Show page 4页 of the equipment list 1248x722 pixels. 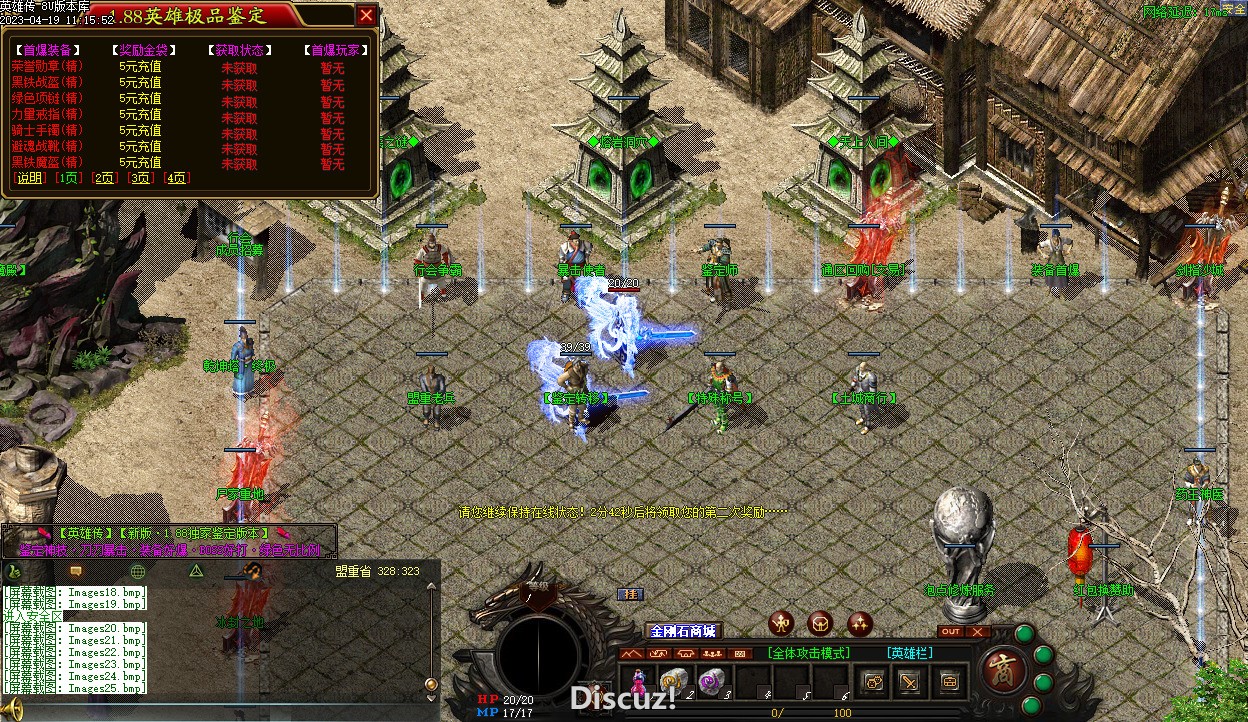click(176, 178)
